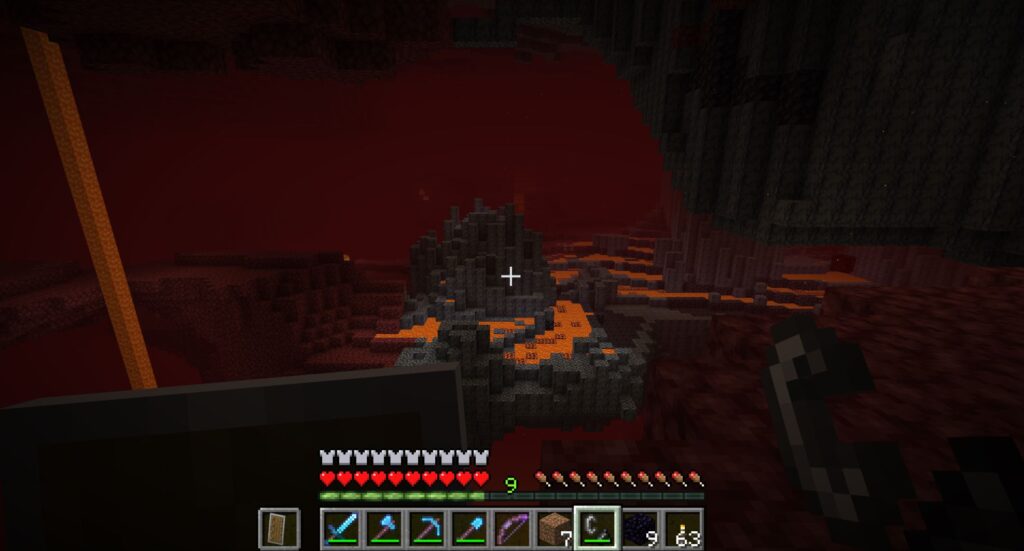Switch to the diamond pickaxe
This screenshot has height=551, width=1024.
coord(426,527)
